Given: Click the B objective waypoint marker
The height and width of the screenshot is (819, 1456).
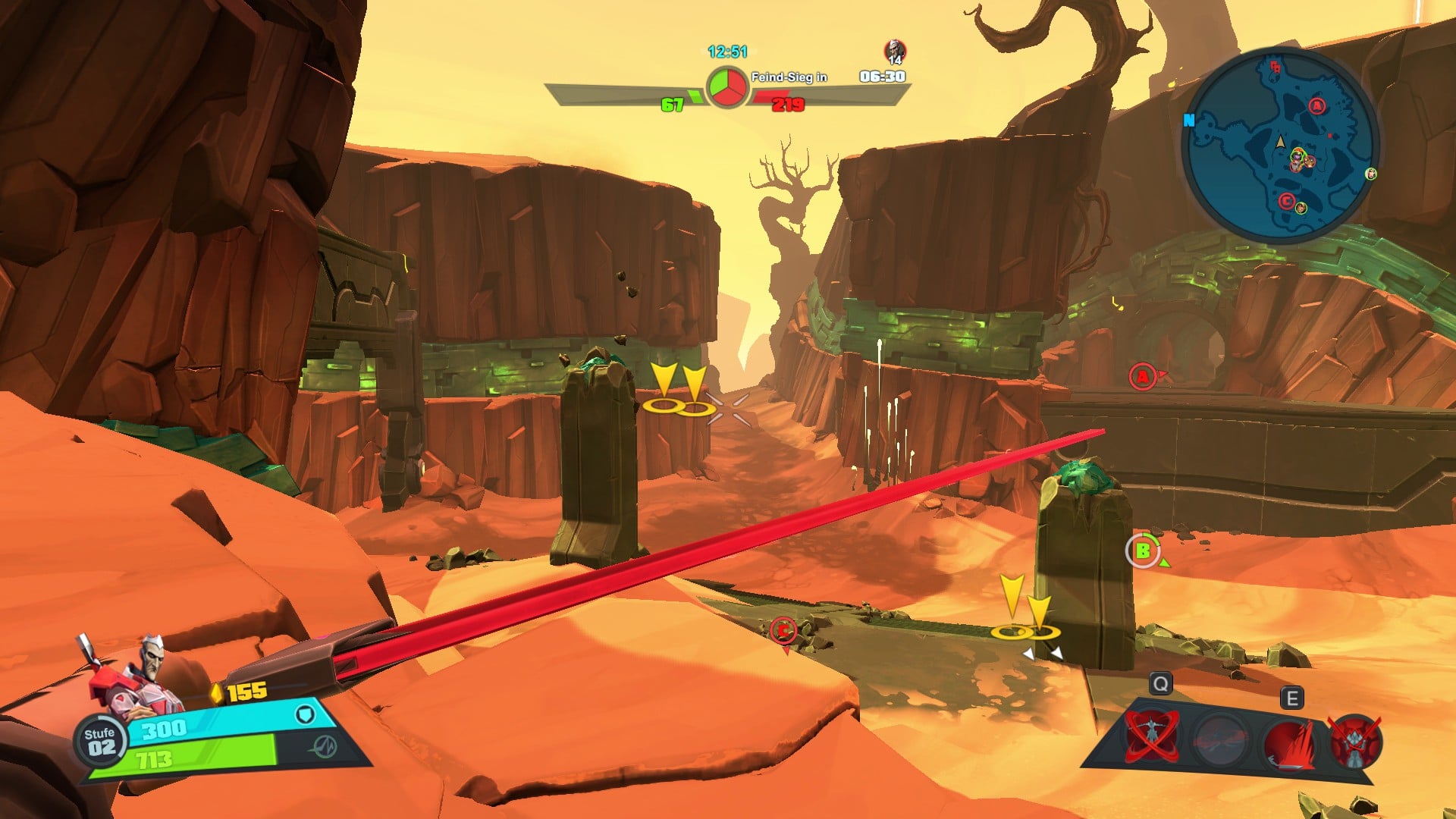Looking at the screenshot, I should tap(1143, 551).
